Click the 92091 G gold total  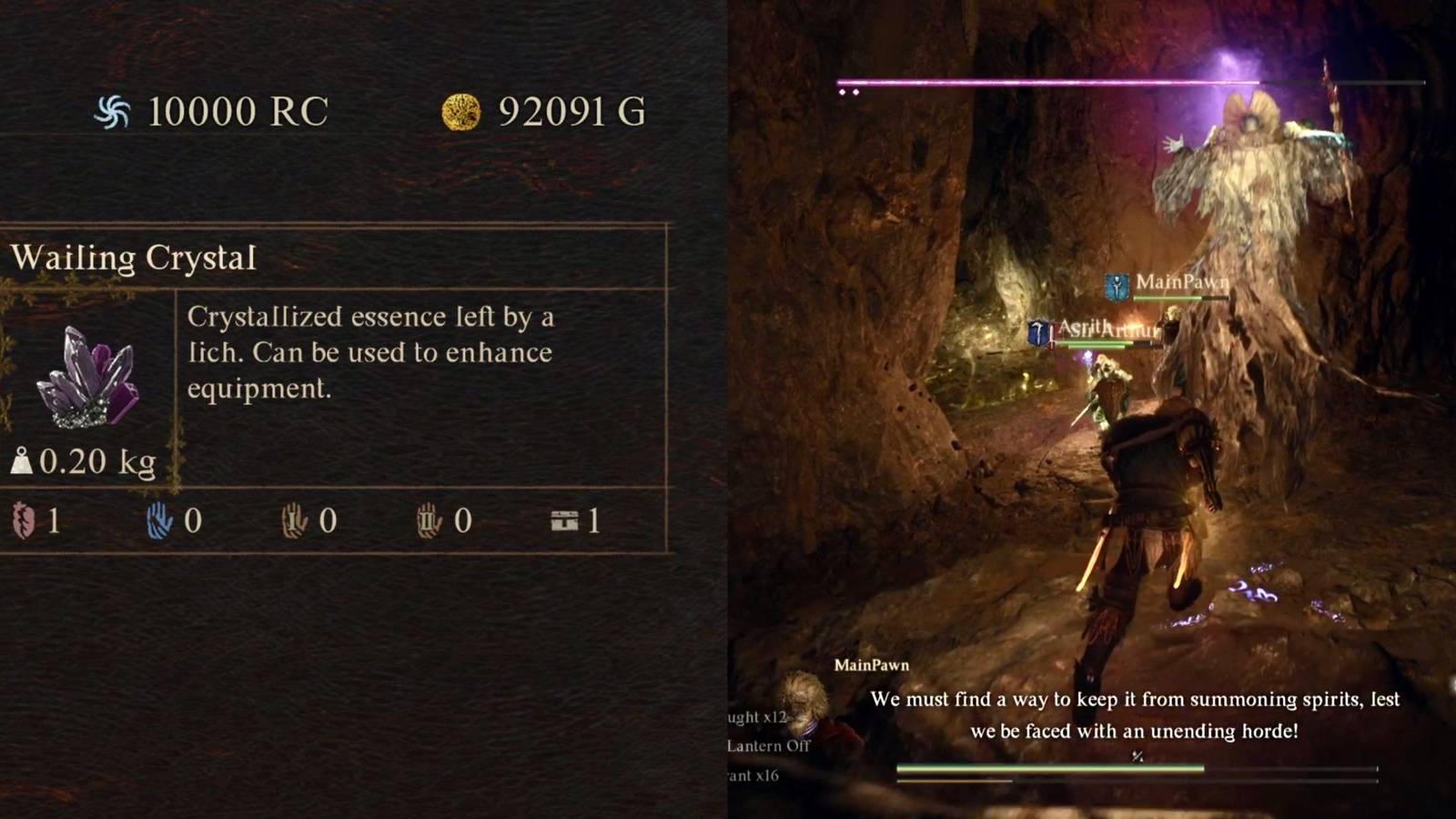click(569, 111)
